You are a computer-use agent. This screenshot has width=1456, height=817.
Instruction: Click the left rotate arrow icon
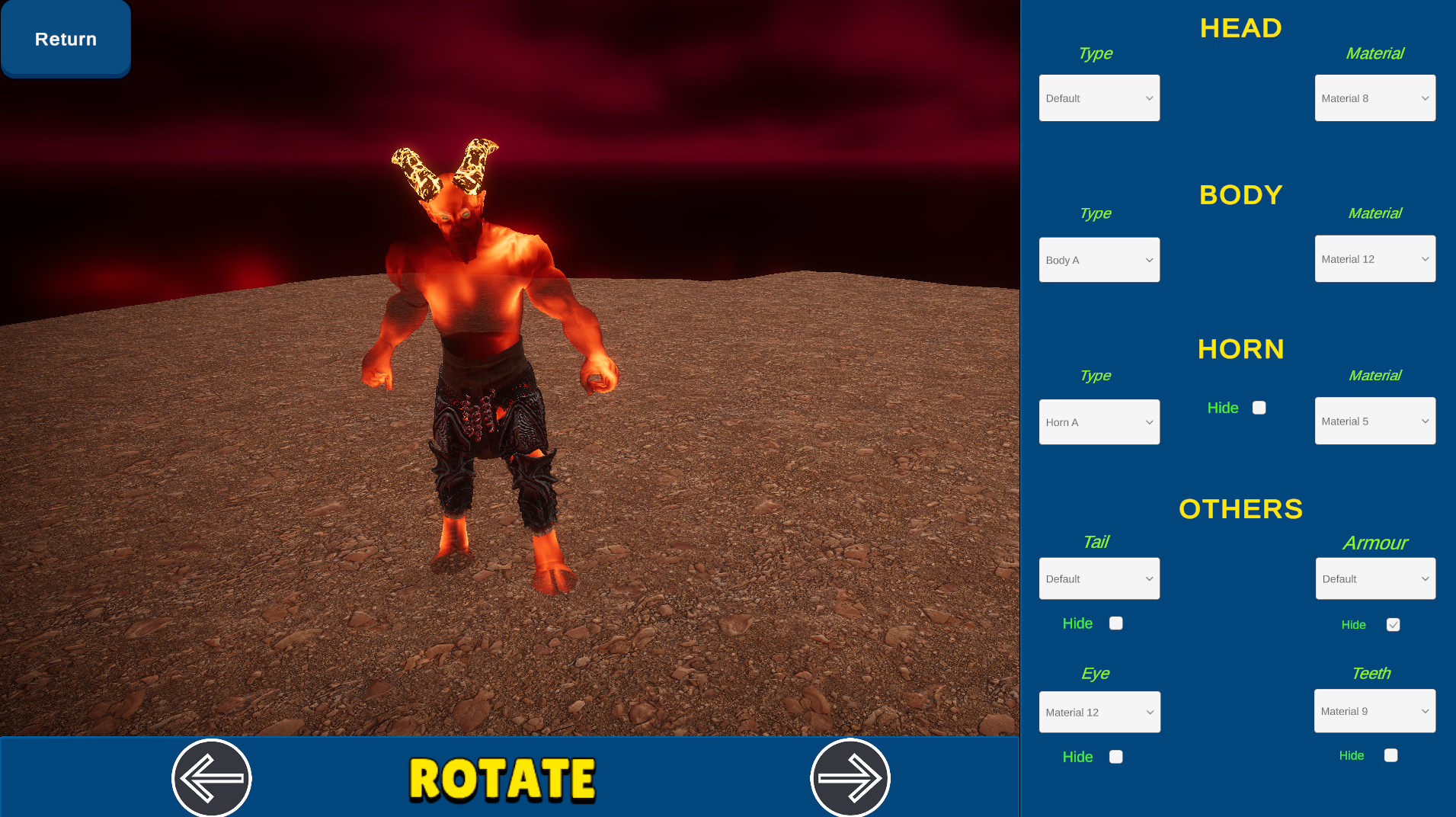[211, 777]
